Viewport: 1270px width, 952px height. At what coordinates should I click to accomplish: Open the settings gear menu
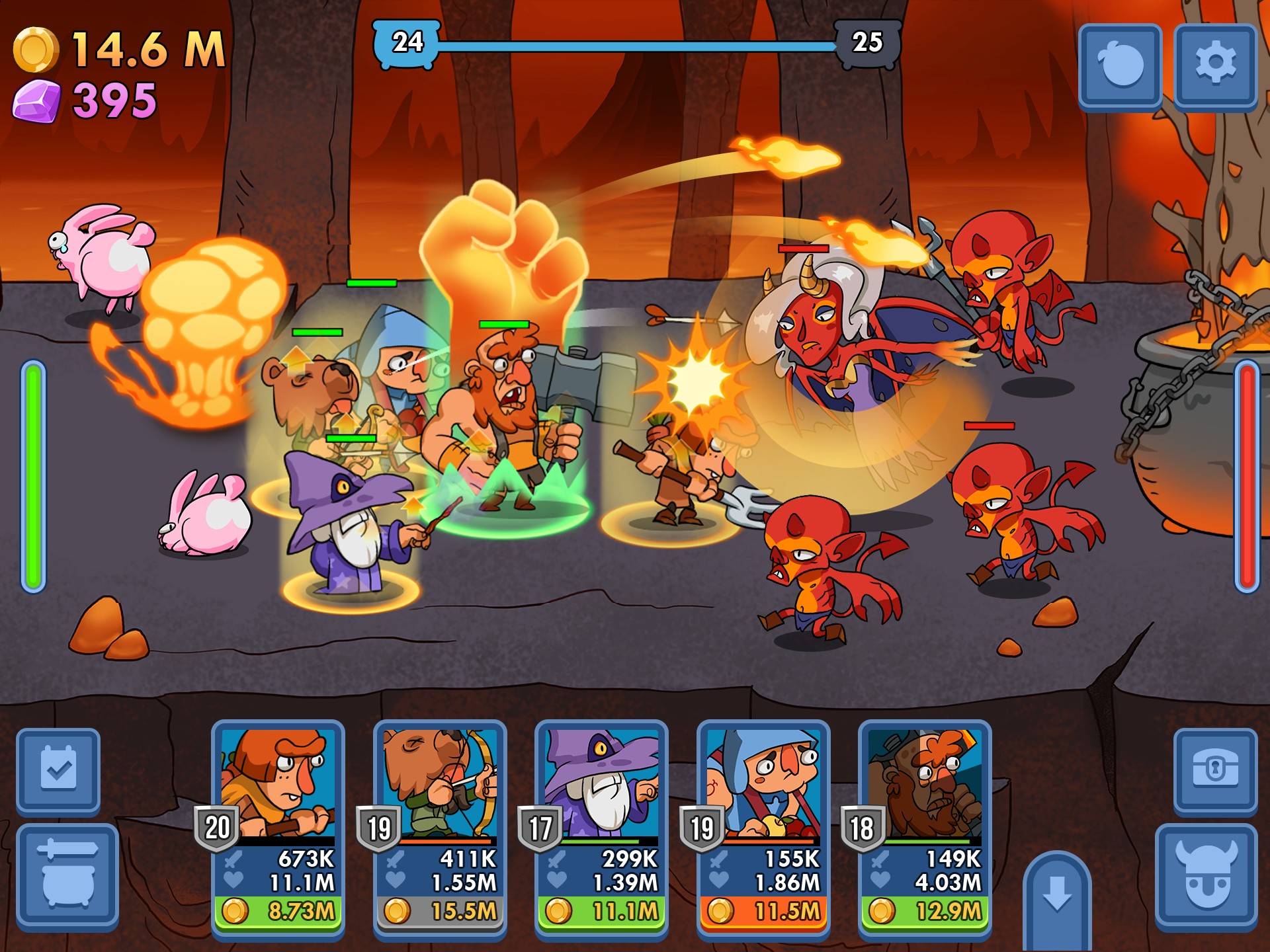1215,64
